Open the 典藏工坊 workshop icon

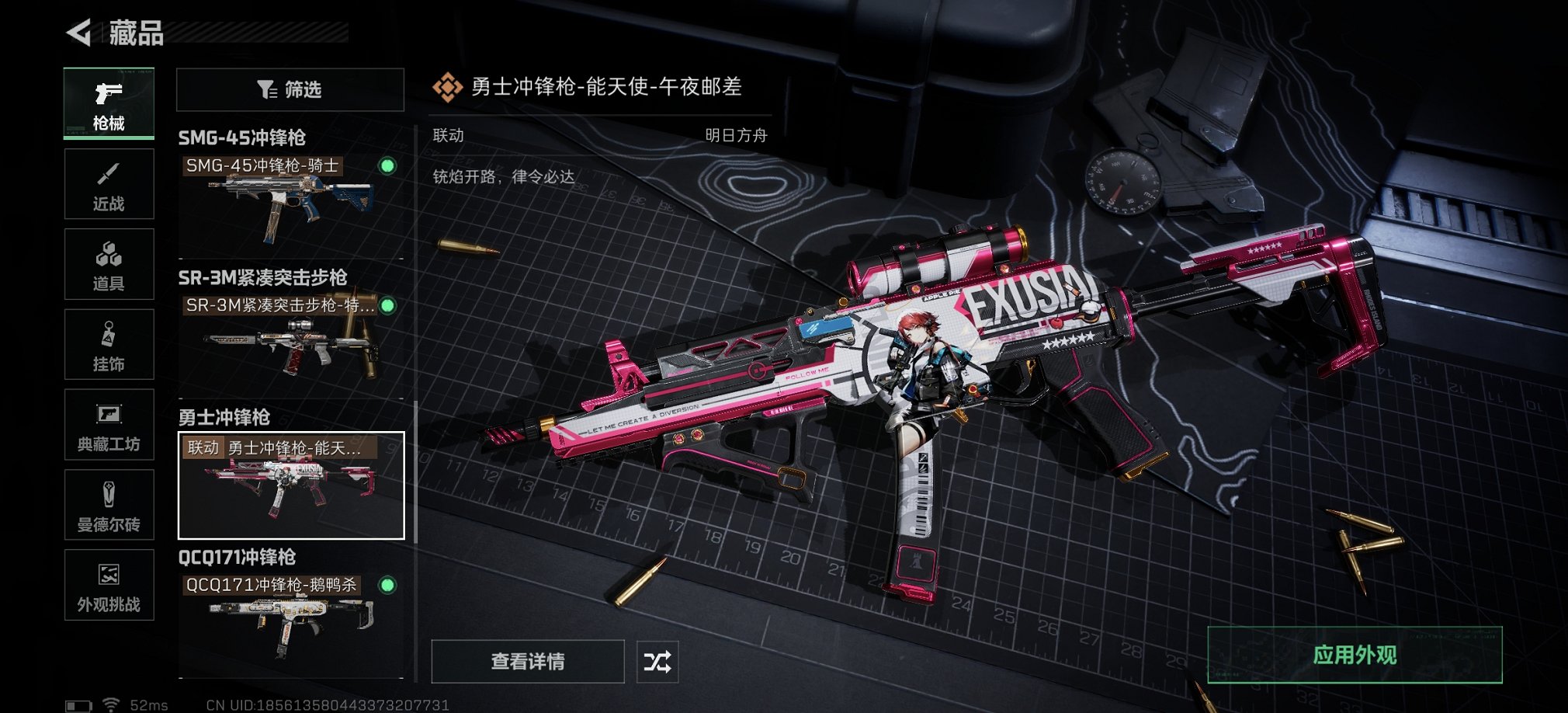click(109, 425)
